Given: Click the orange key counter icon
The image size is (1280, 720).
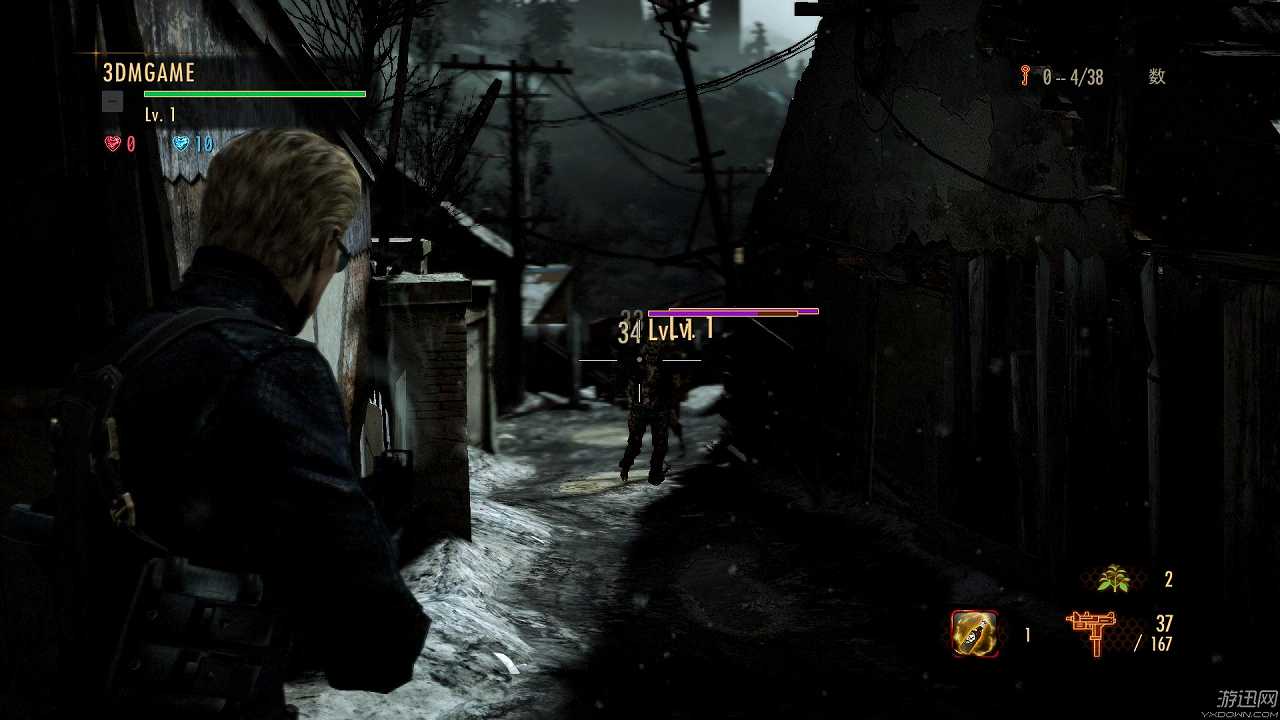Looking at the screenshot, I should [x=1025, y=76].
